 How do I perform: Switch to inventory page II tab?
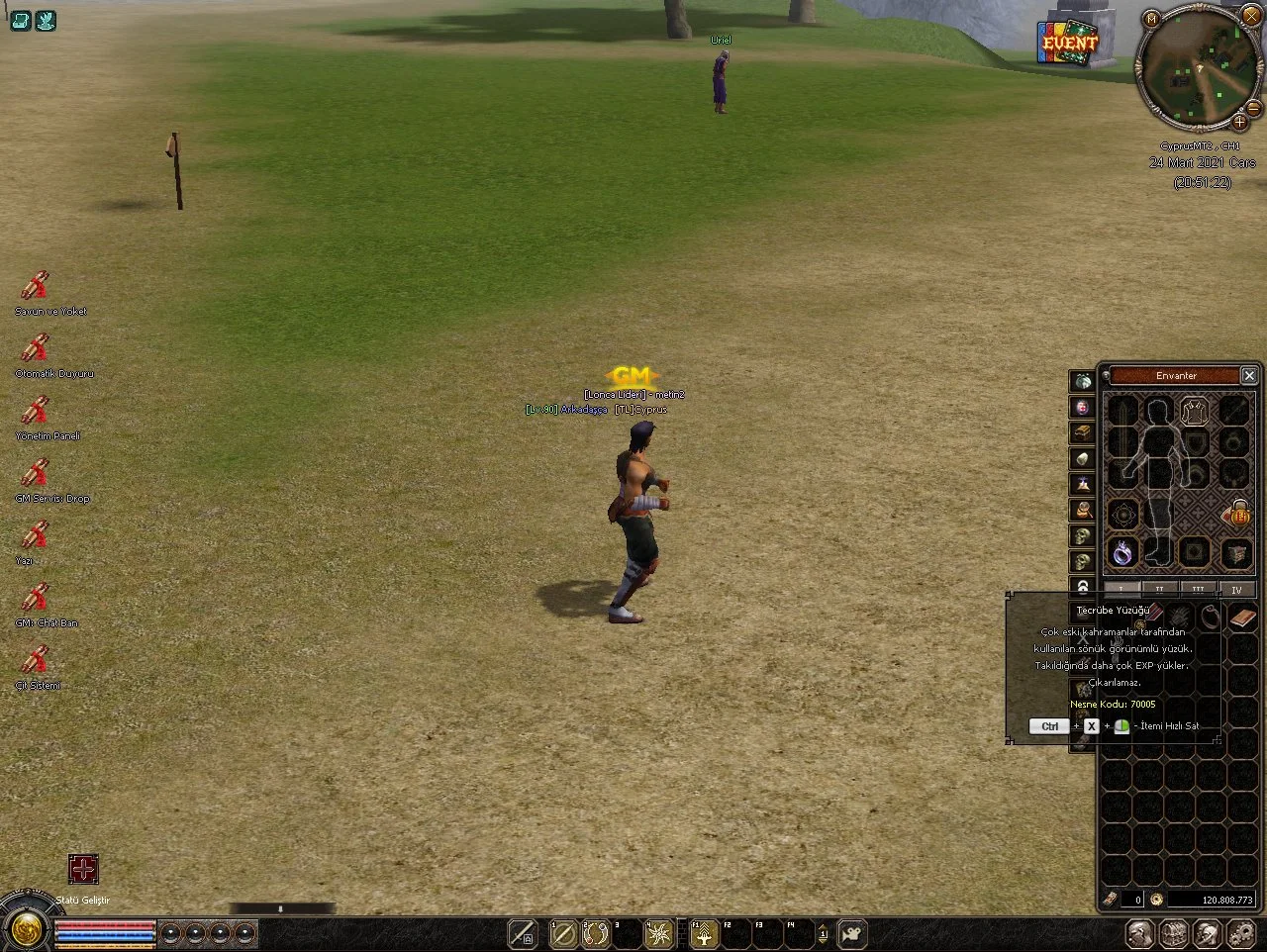coord(1159,589)
